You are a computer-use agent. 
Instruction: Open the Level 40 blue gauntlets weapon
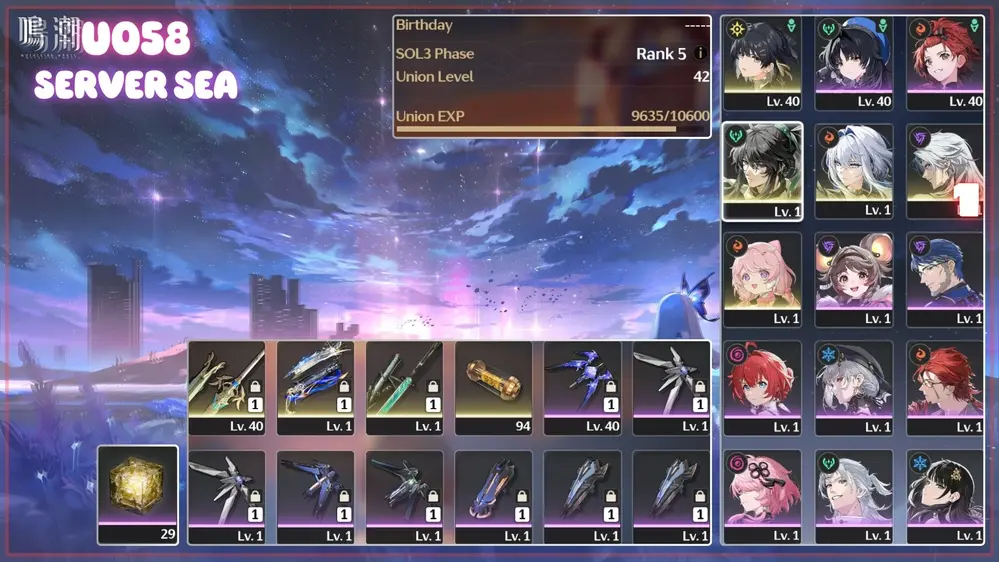(582, 385)
